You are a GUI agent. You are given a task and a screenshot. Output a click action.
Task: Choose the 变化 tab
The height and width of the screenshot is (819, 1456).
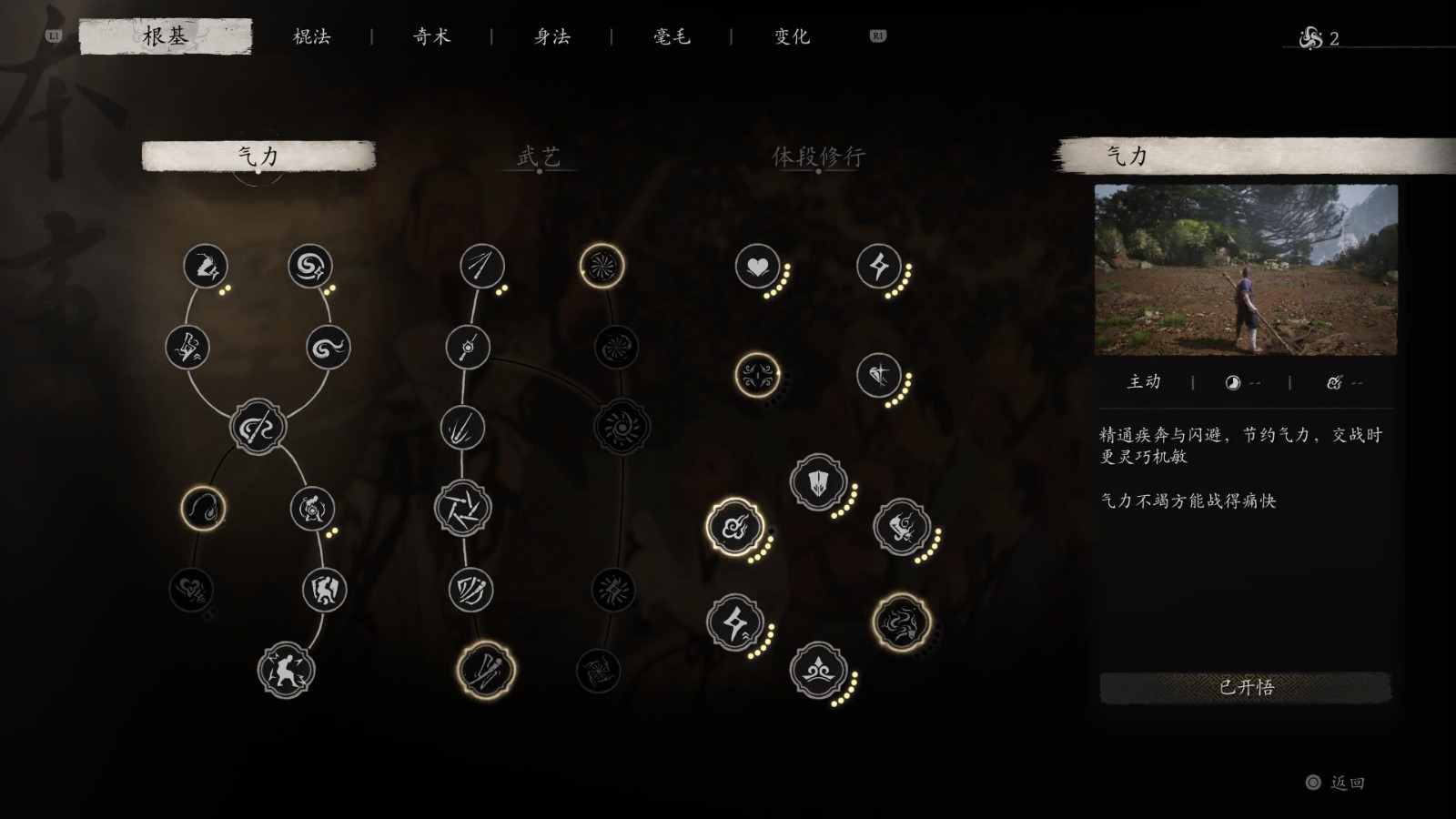[792, 36]
